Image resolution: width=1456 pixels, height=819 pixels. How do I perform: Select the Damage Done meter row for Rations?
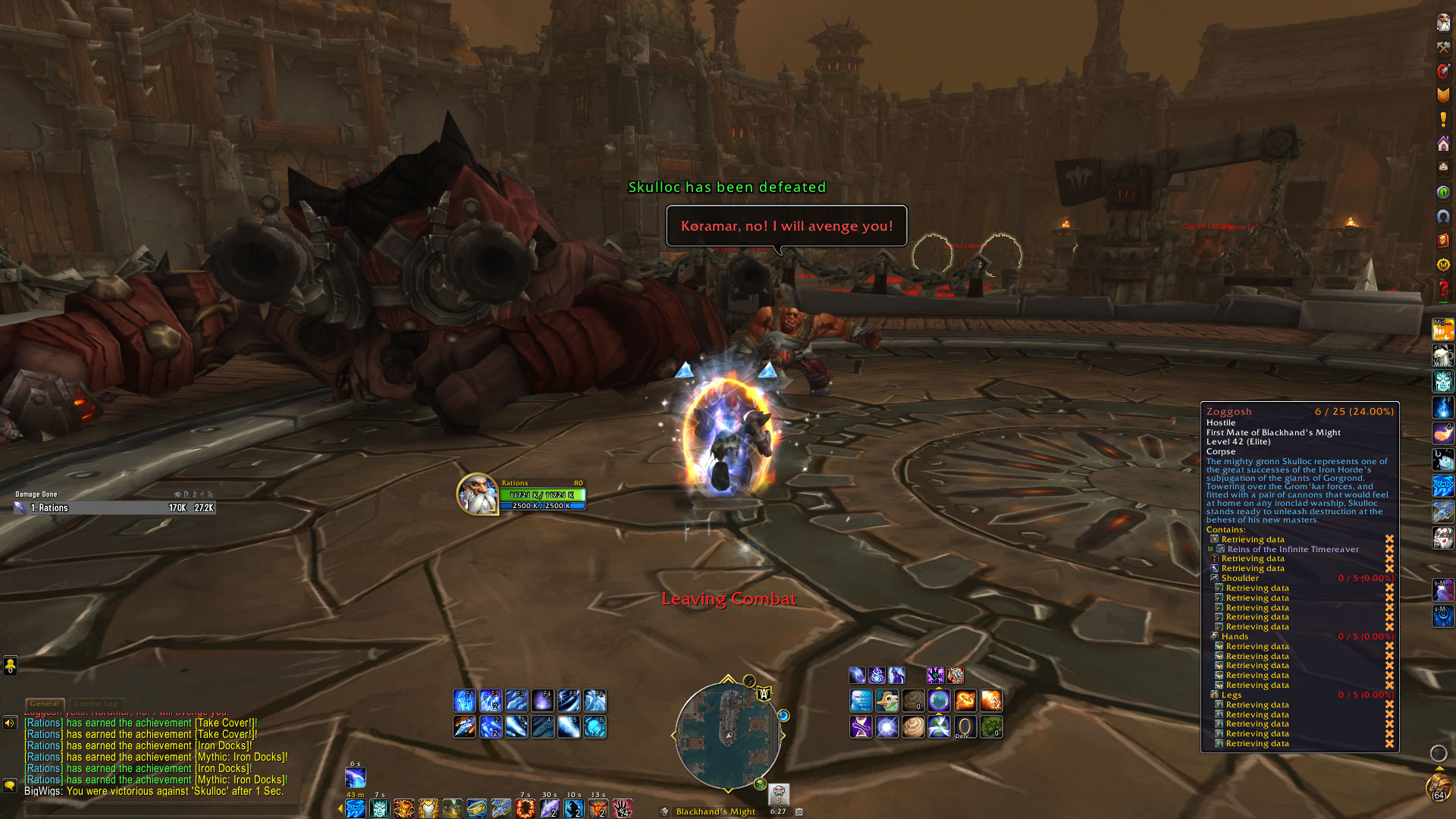[115, 508]
